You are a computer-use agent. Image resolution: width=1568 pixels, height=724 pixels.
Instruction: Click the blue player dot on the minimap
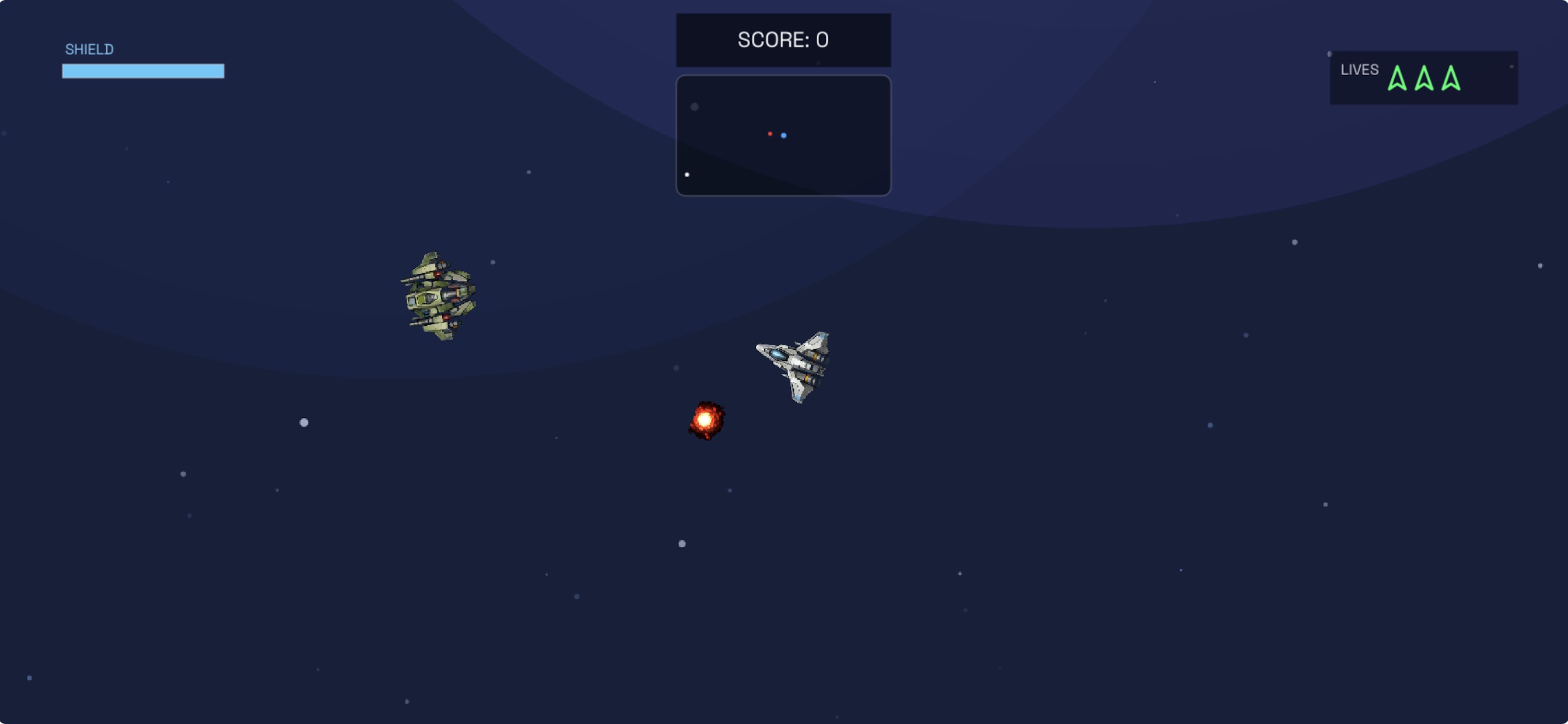tap(783, 135)
